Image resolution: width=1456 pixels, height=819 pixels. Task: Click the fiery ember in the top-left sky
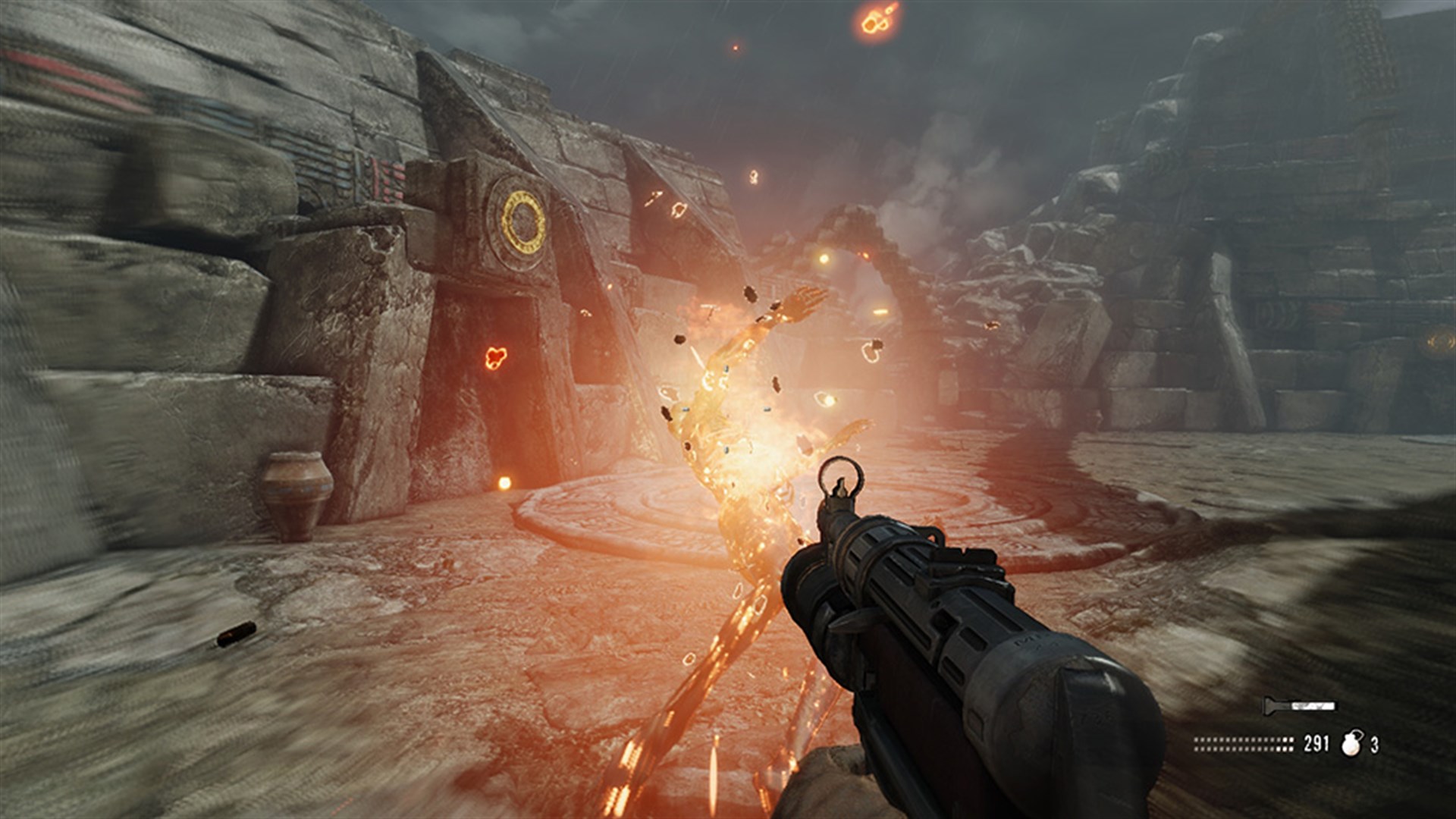click(874, 19)
